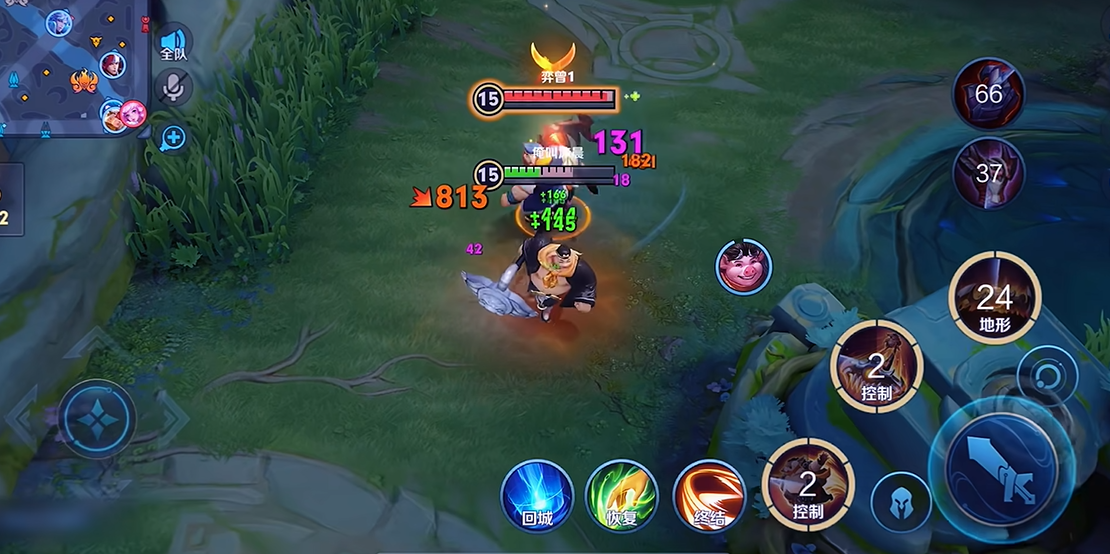Select the equipment icon showing 37
The height and width of the screenshot is (554, 1110).
[988, 173]
